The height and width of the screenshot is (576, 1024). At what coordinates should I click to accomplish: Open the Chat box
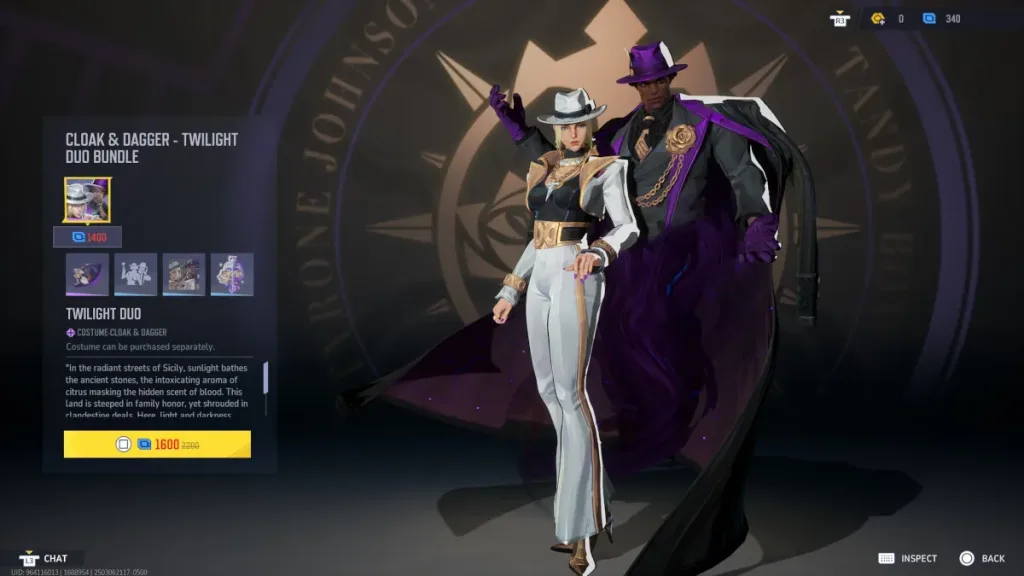click(45, 558)
